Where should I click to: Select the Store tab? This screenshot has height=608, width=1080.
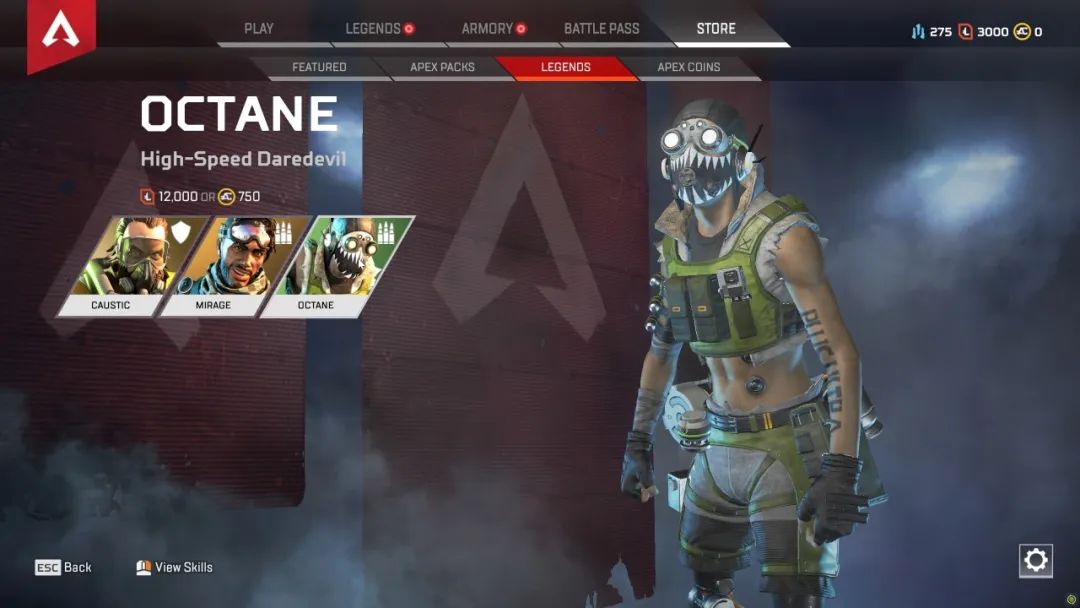tap(716, 29)
